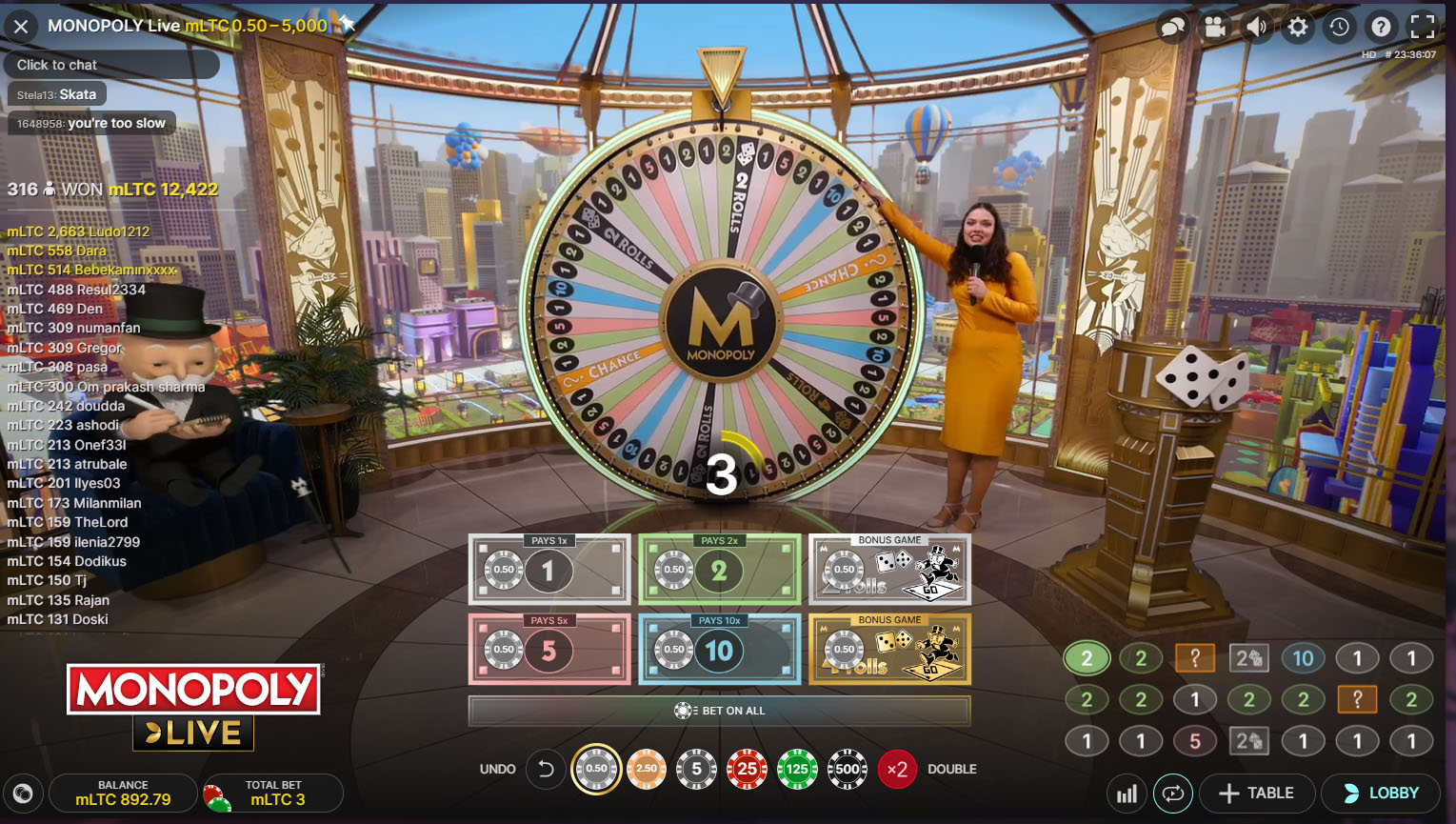Screen dimensions: 1456x824
Task: Undo the last bet placed
Action: (546, 769)
